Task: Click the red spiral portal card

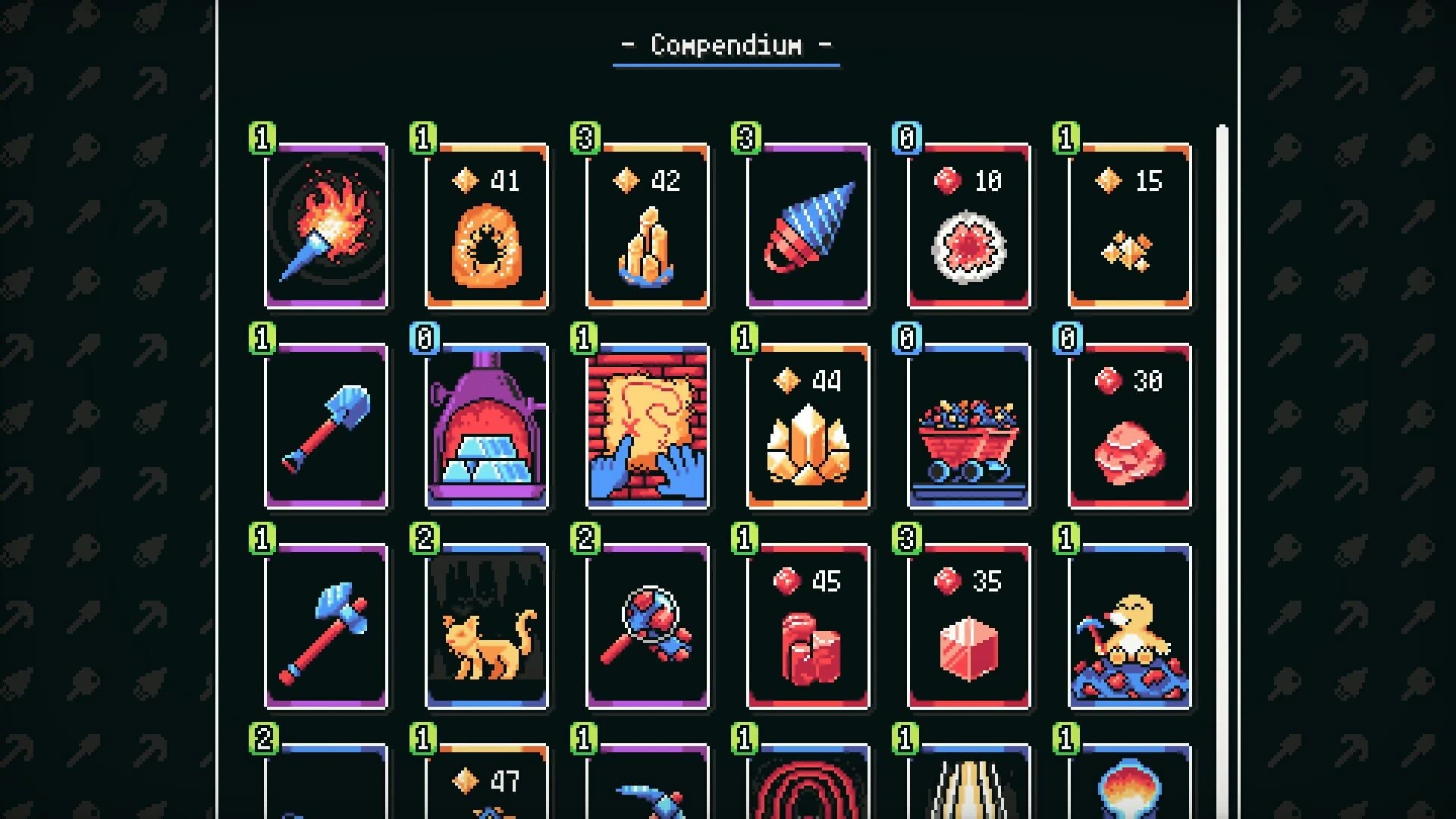Action: tap(808, 789)
